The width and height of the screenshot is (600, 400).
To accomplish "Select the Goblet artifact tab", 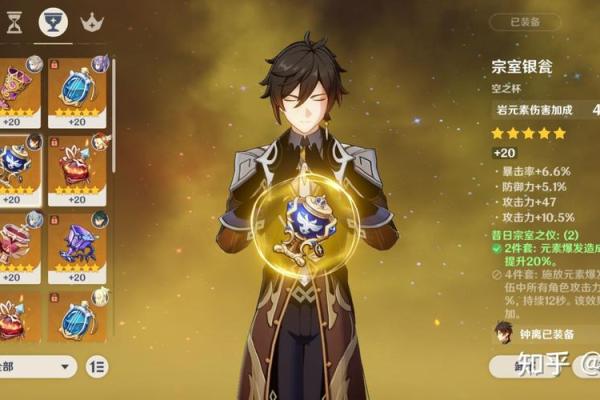I will pyautogui.click(x=53, y=22).
